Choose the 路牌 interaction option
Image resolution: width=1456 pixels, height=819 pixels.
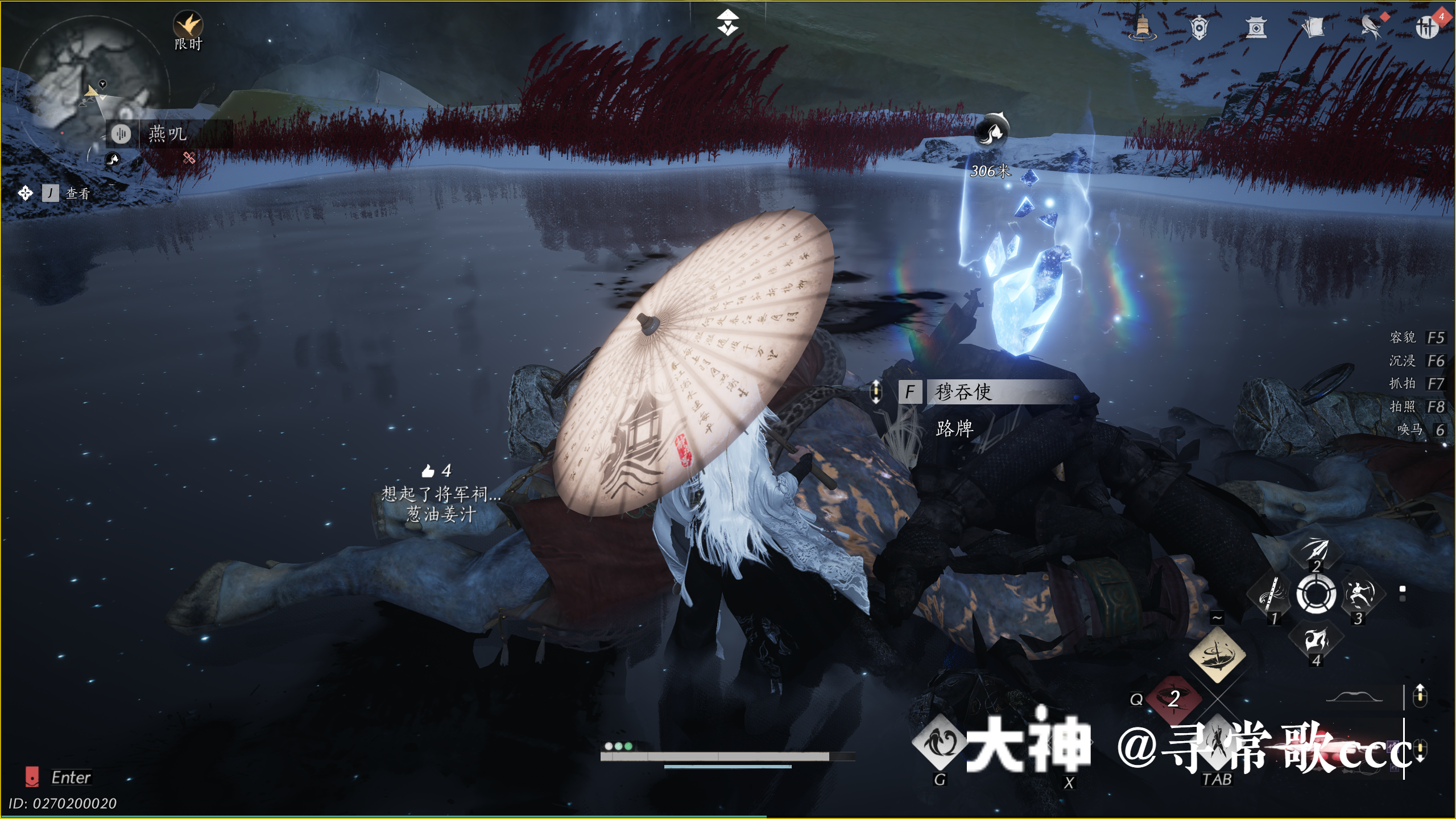tap(954, 428)
